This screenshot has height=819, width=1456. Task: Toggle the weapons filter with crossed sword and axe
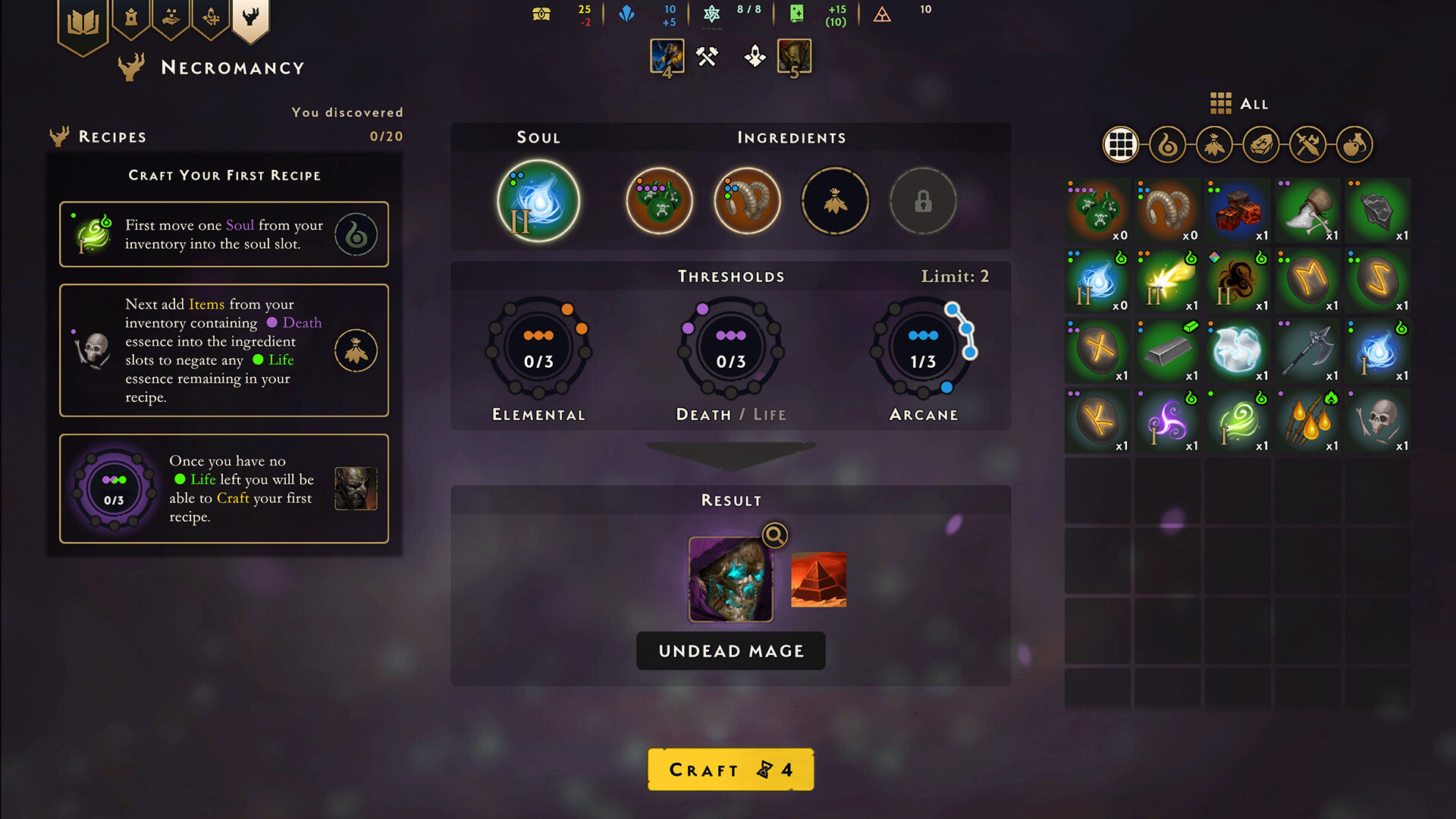pos(1308,144)
